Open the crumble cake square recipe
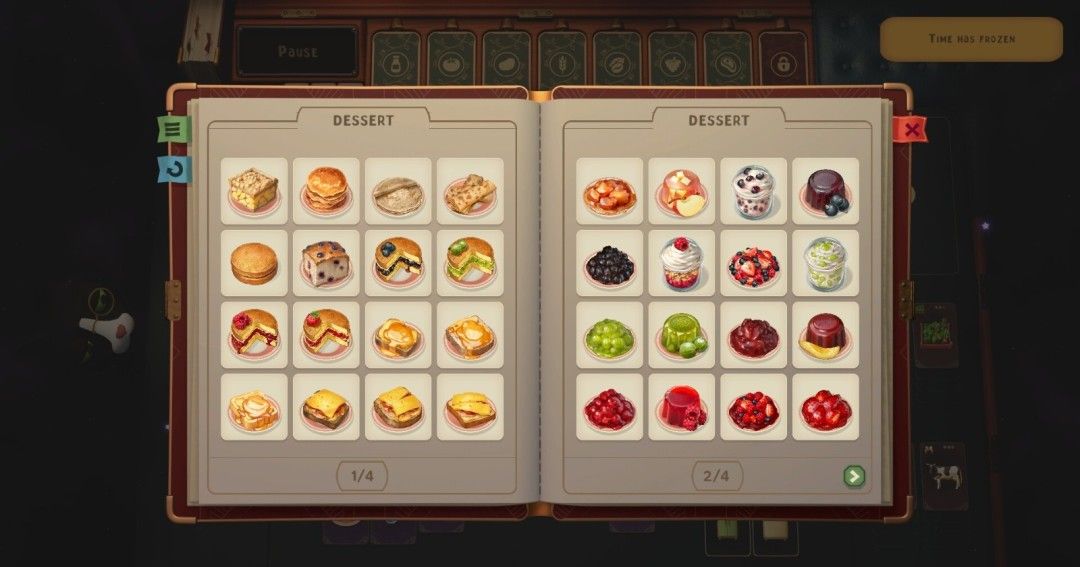1080x567 pixels. 254,190
